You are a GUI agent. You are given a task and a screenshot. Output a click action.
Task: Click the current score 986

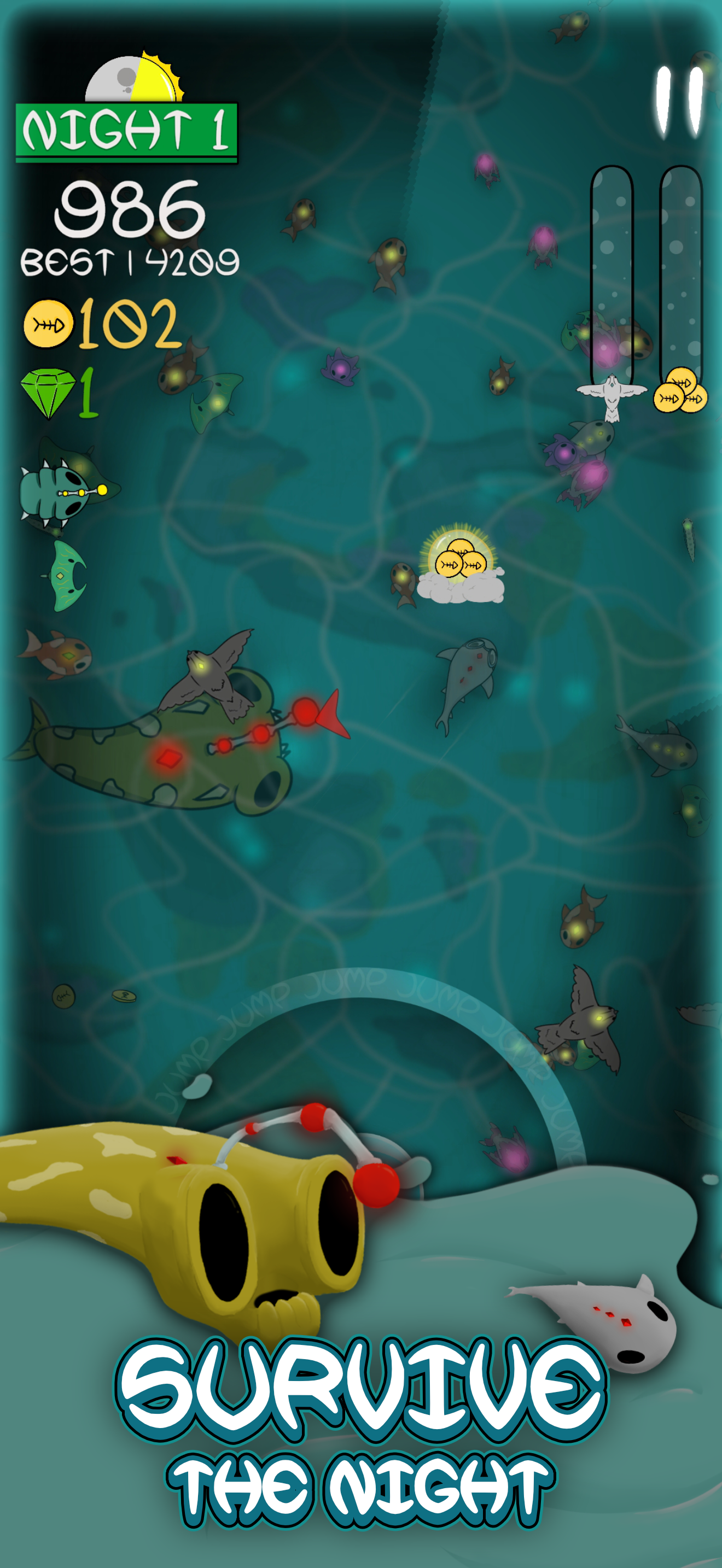click(130, 210)
